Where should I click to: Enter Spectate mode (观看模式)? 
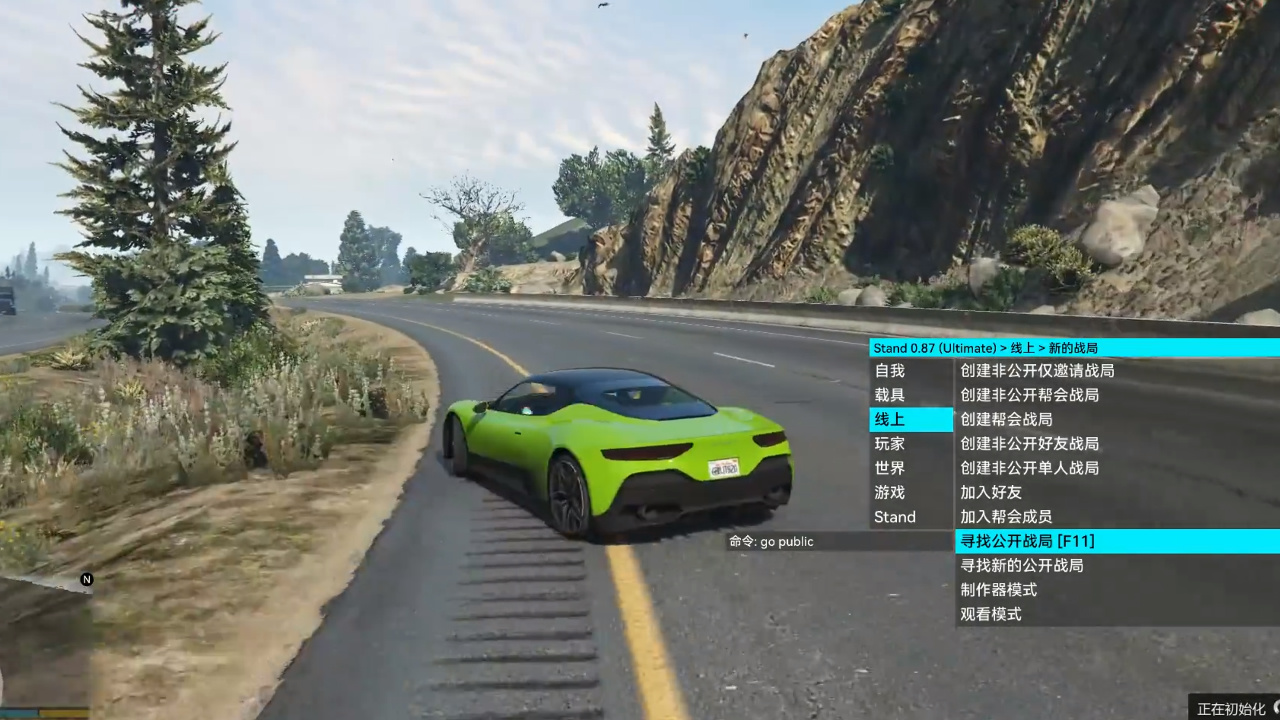tap(990, 614)
